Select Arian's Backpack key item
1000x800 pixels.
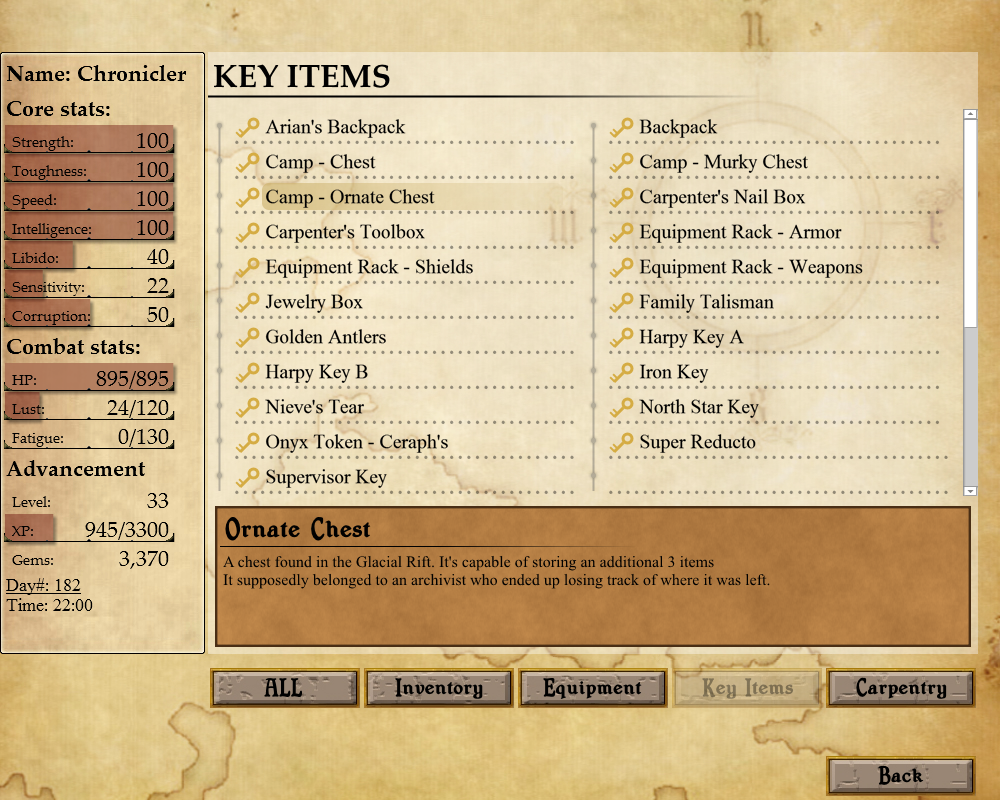coord(335,128)
